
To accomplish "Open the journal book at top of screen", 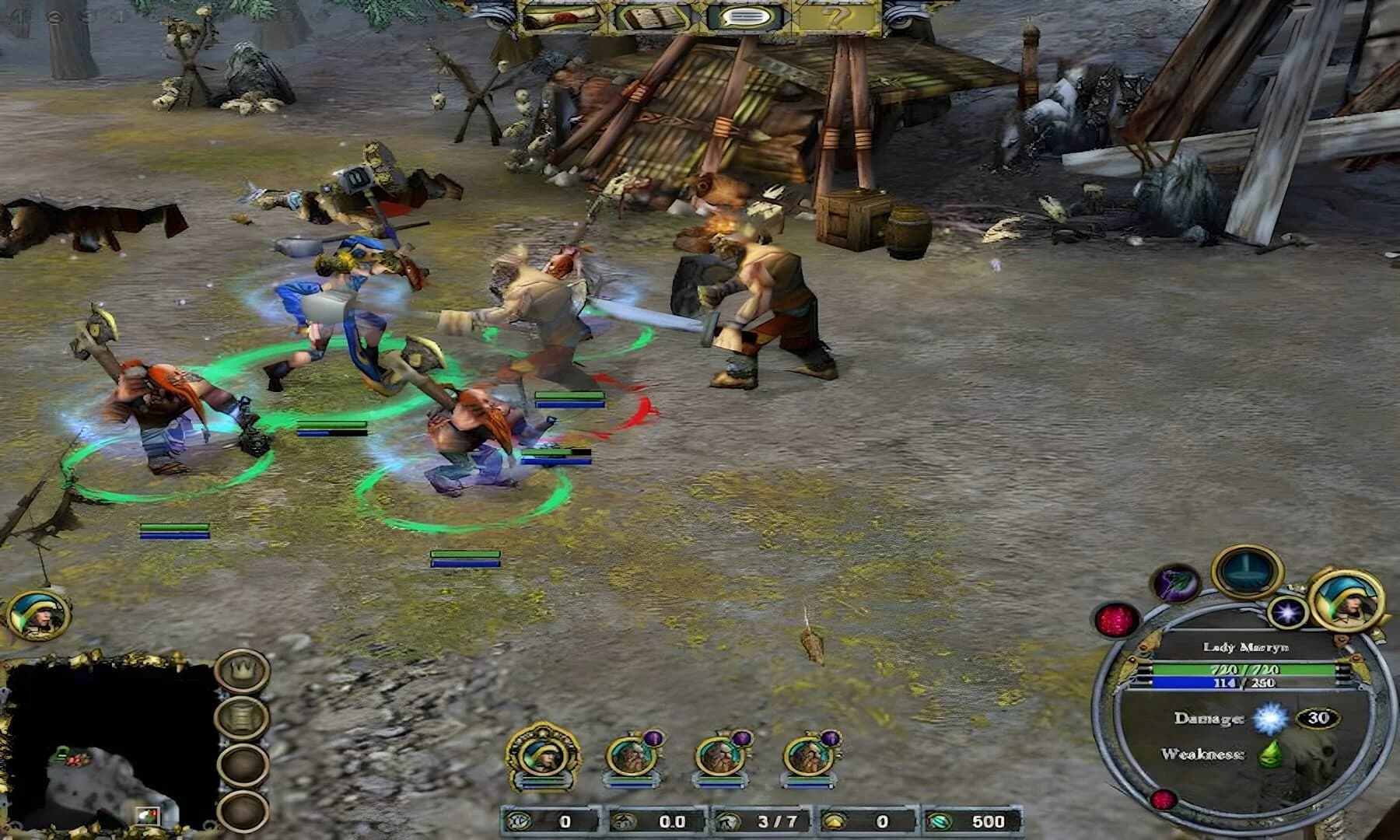I will [650, 16].
